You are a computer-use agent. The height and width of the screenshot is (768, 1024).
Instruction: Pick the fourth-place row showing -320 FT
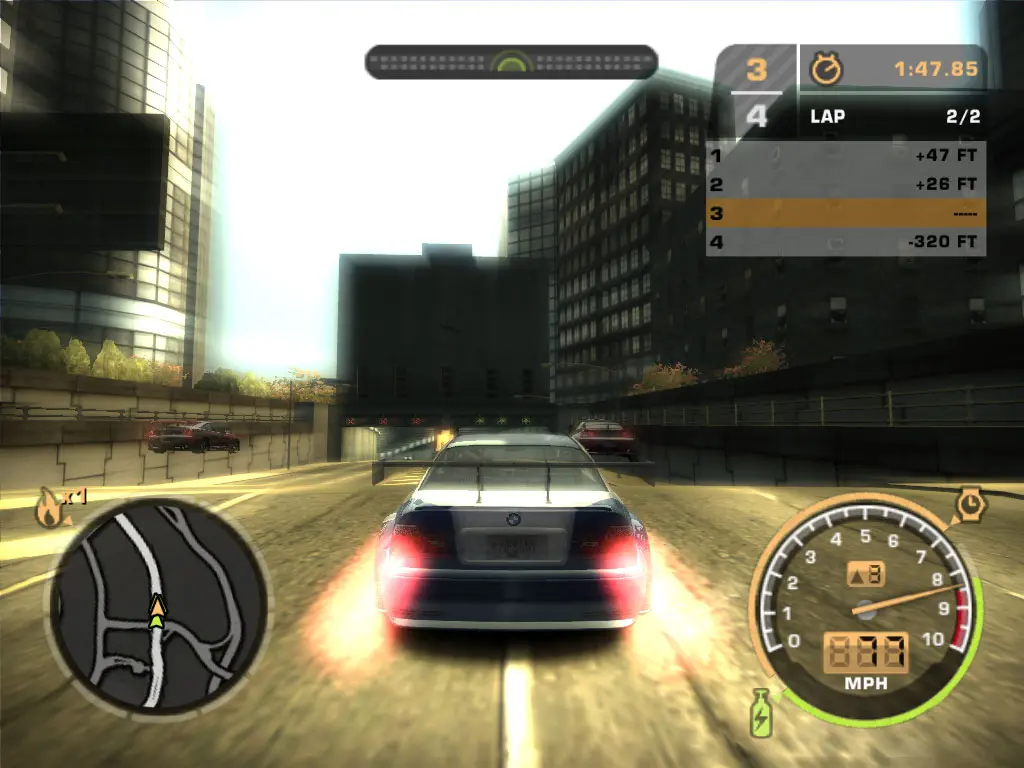tap(845, 241)
